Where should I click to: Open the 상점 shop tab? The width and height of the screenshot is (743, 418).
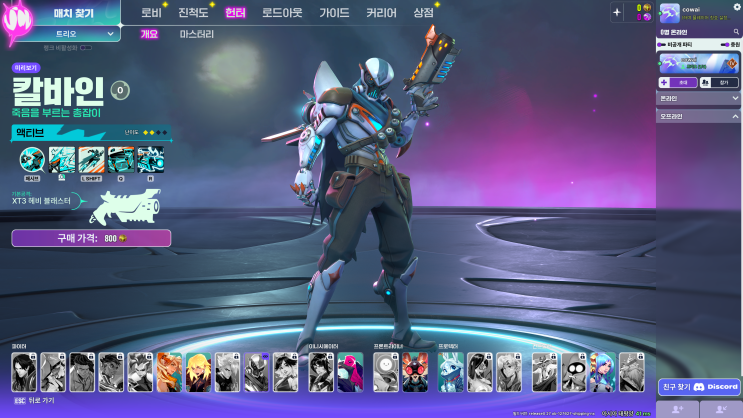pyautogui.click(x=424, y=13)
